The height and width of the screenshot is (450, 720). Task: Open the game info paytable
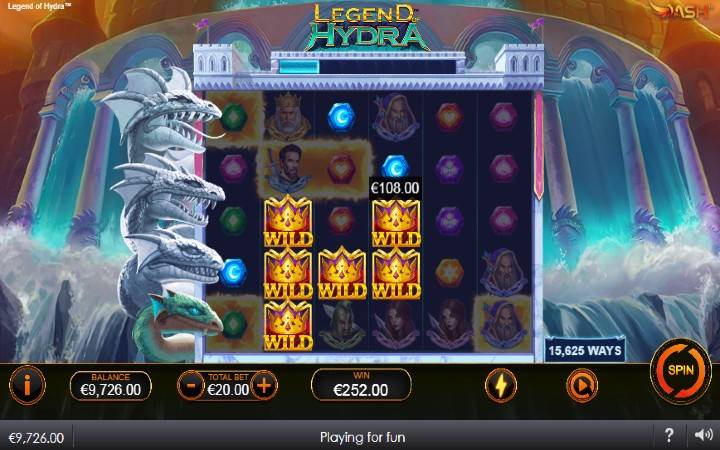coord(27,383)
